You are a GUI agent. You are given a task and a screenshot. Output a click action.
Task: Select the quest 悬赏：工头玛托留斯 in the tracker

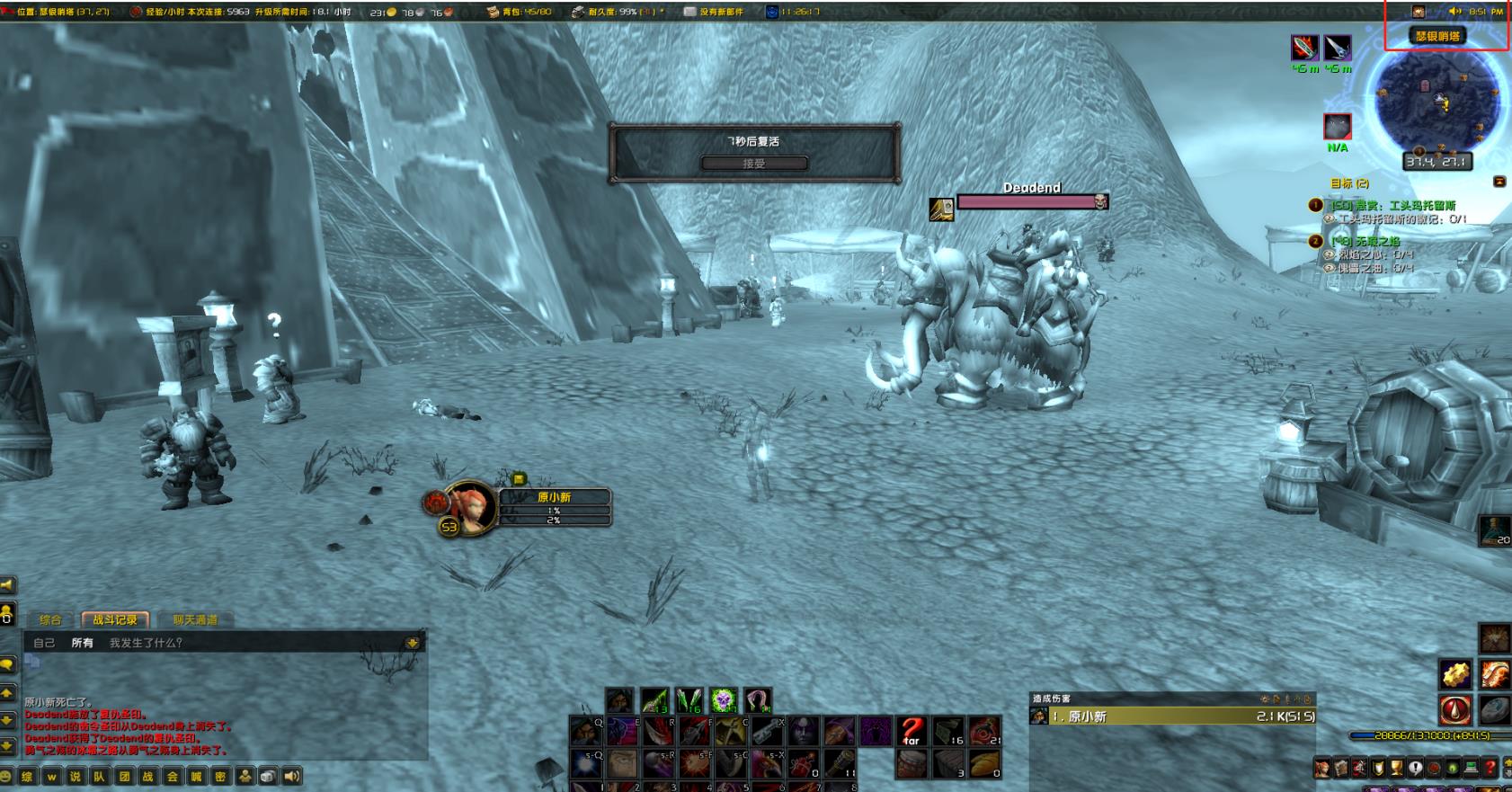click(x=1392, y=206)
